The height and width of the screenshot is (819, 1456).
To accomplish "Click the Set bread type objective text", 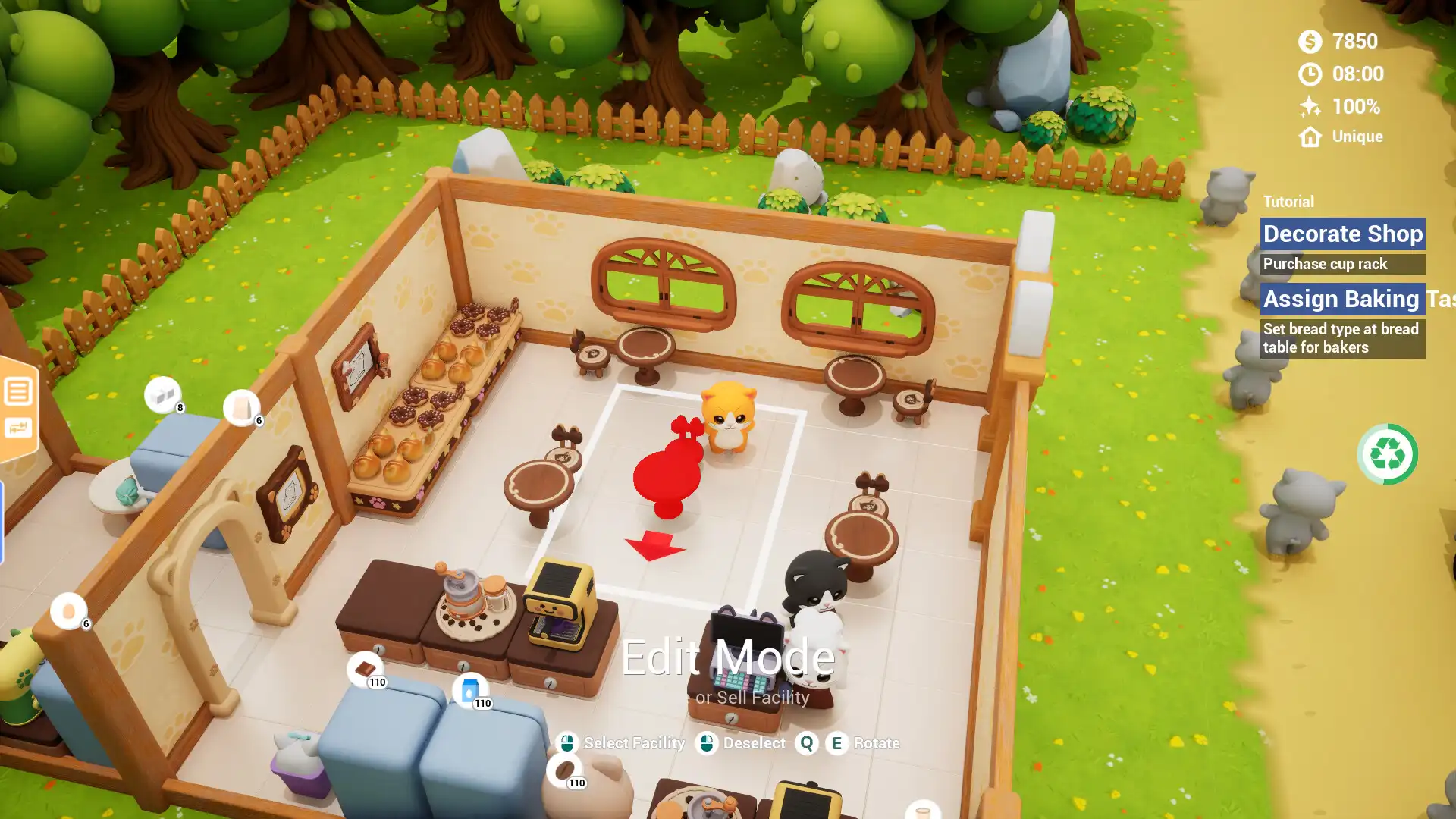I will pyautogui.click(x=1339, y=338).
